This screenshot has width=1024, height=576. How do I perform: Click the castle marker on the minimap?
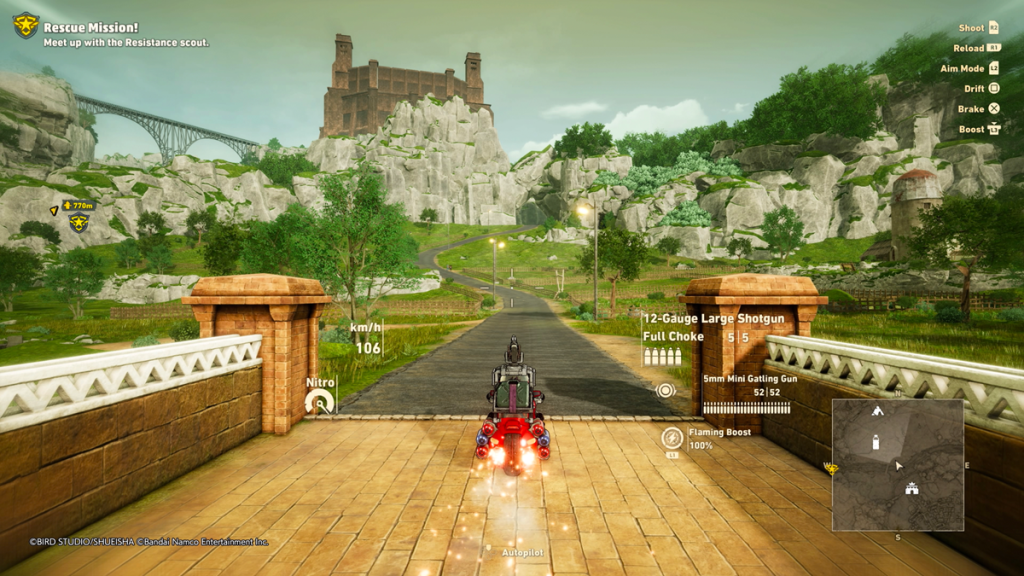(x=911, y=489)
